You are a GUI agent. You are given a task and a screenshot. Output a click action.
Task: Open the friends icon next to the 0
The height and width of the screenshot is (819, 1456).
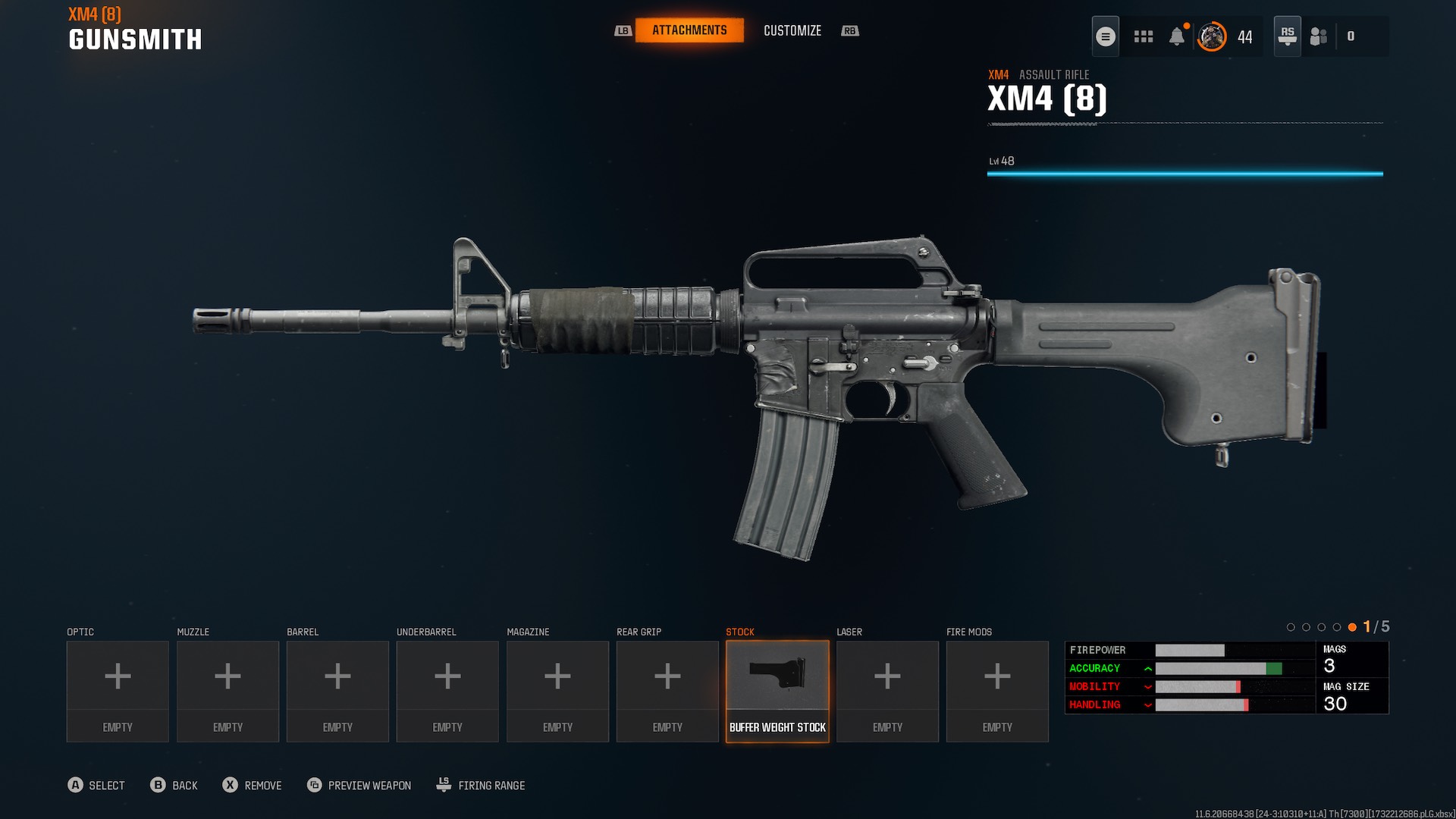point(1317,36)
